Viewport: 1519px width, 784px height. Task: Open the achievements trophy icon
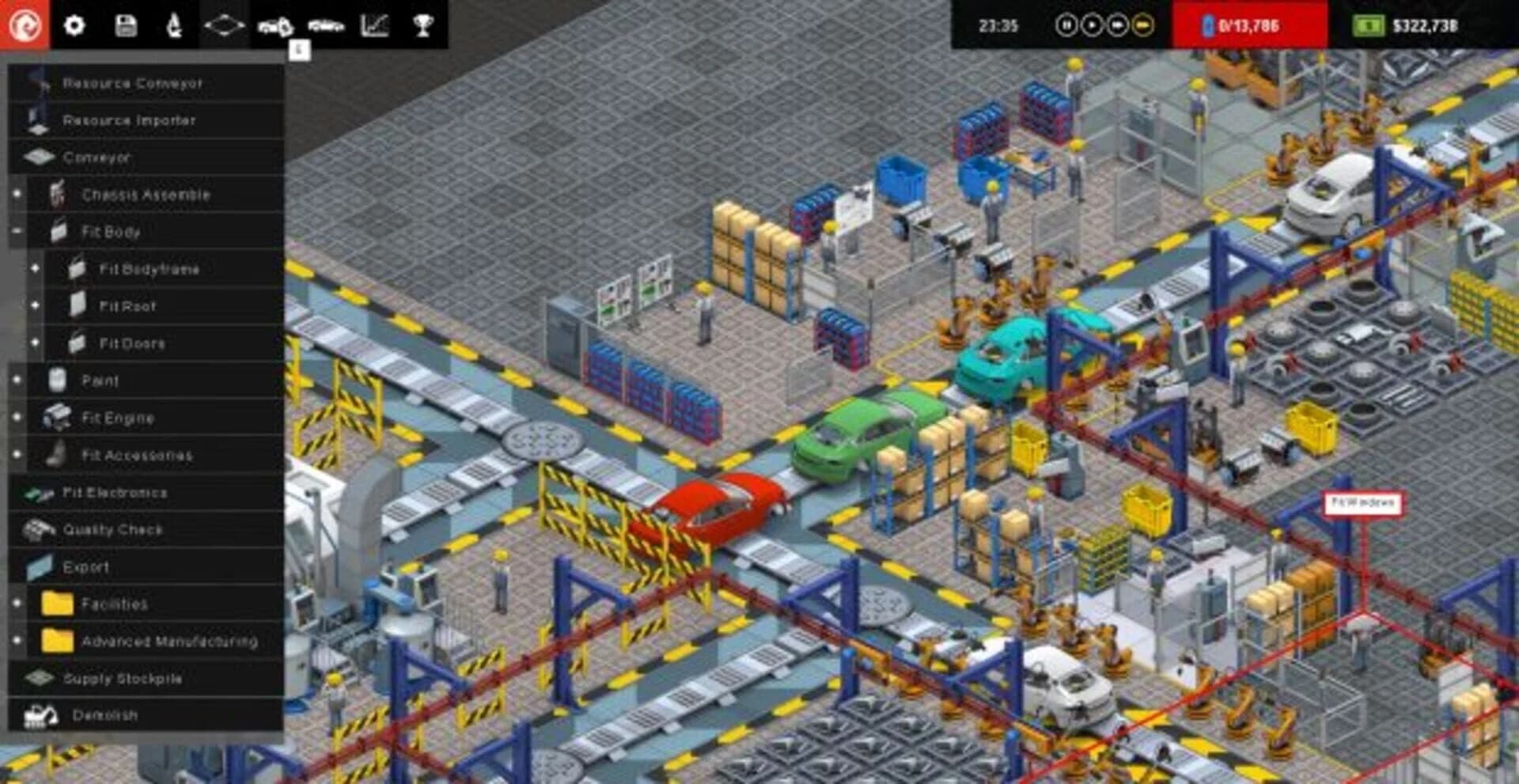425,24
